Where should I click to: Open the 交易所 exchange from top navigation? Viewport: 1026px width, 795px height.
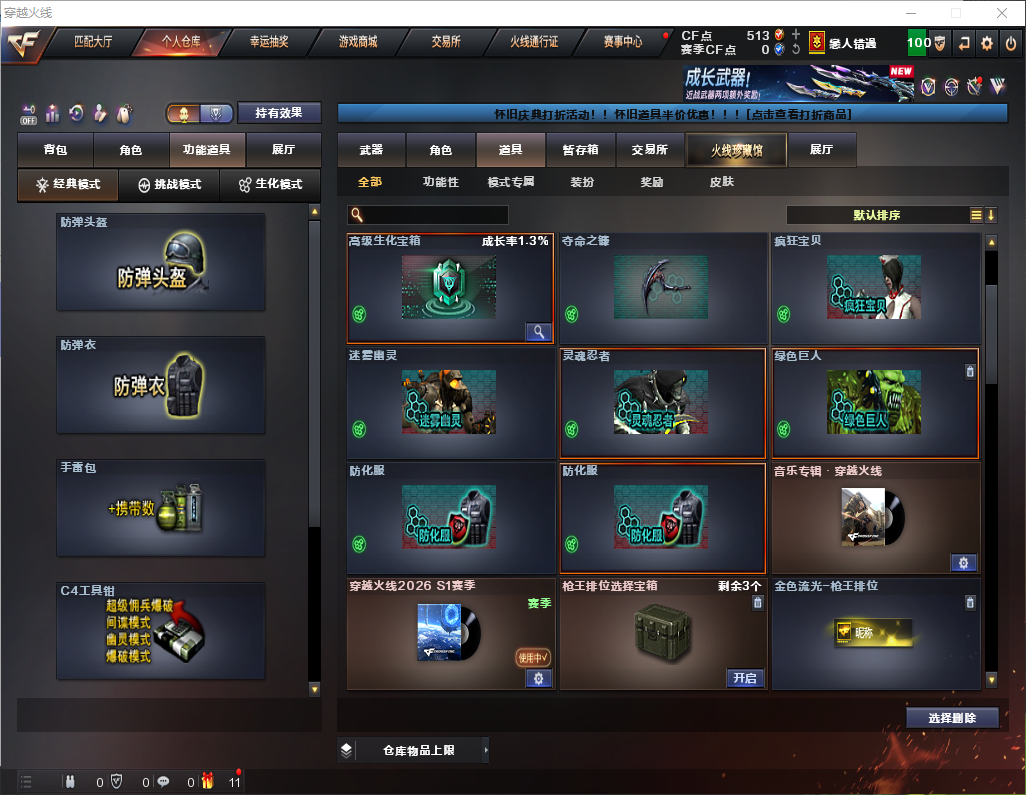pyautogui.click(x=446, y=42)
